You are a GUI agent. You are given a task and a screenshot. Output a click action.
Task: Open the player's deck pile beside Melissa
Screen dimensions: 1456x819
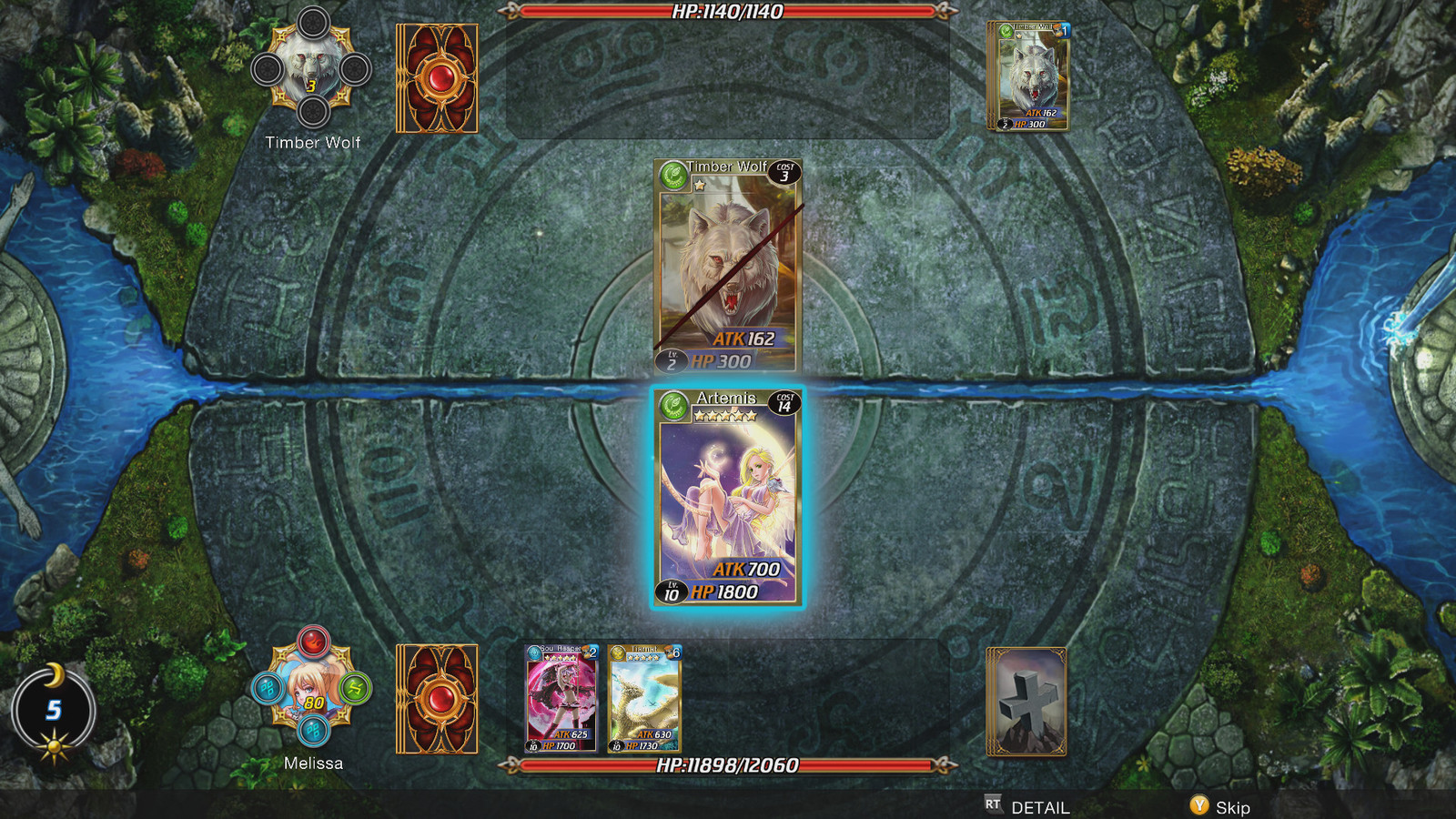[x=437, y=699]
